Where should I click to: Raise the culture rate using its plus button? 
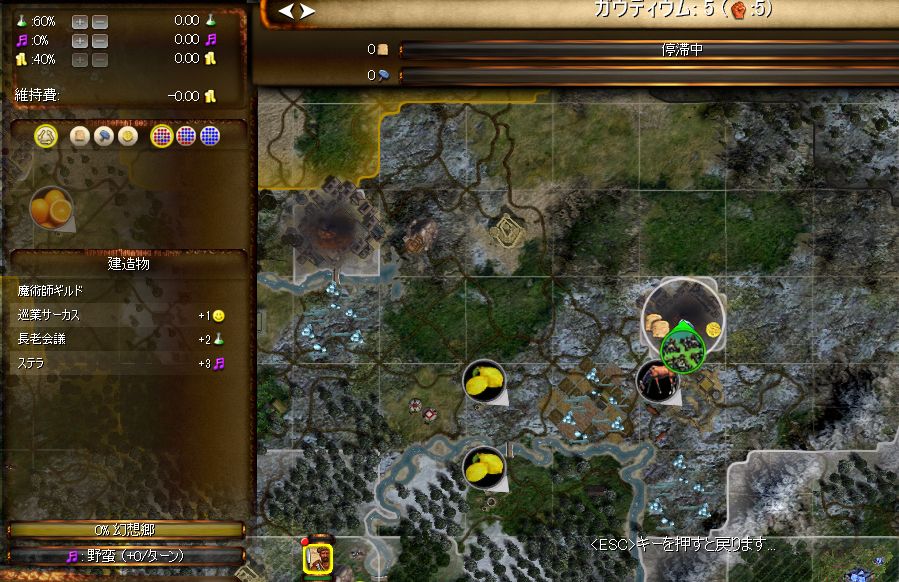[79, 40]
